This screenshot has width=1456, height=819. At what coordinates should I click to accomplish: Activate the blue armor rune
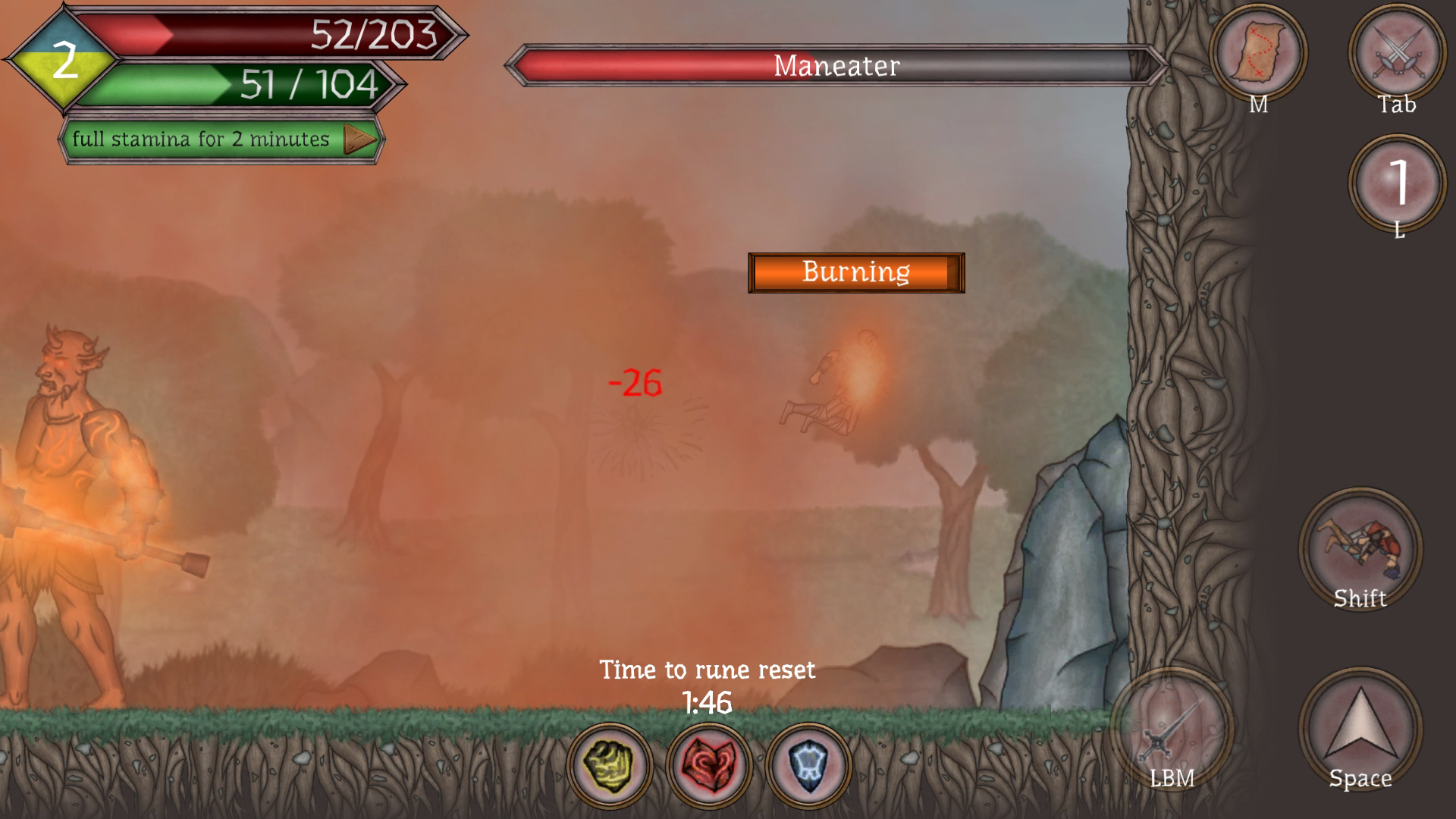807,764
